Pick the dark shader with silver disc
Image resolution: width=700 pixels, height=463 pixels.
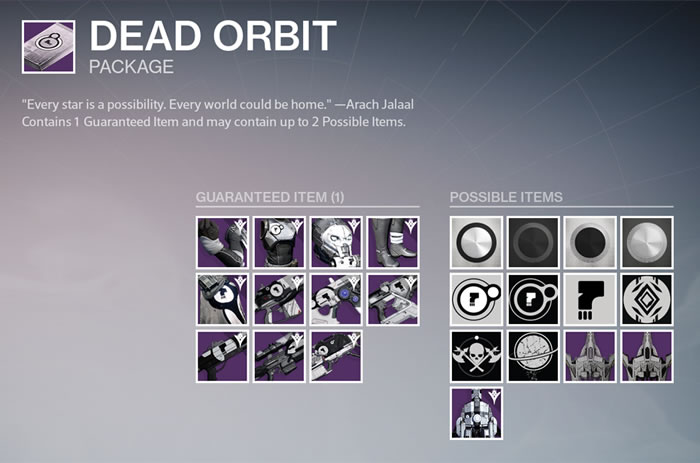647,241
